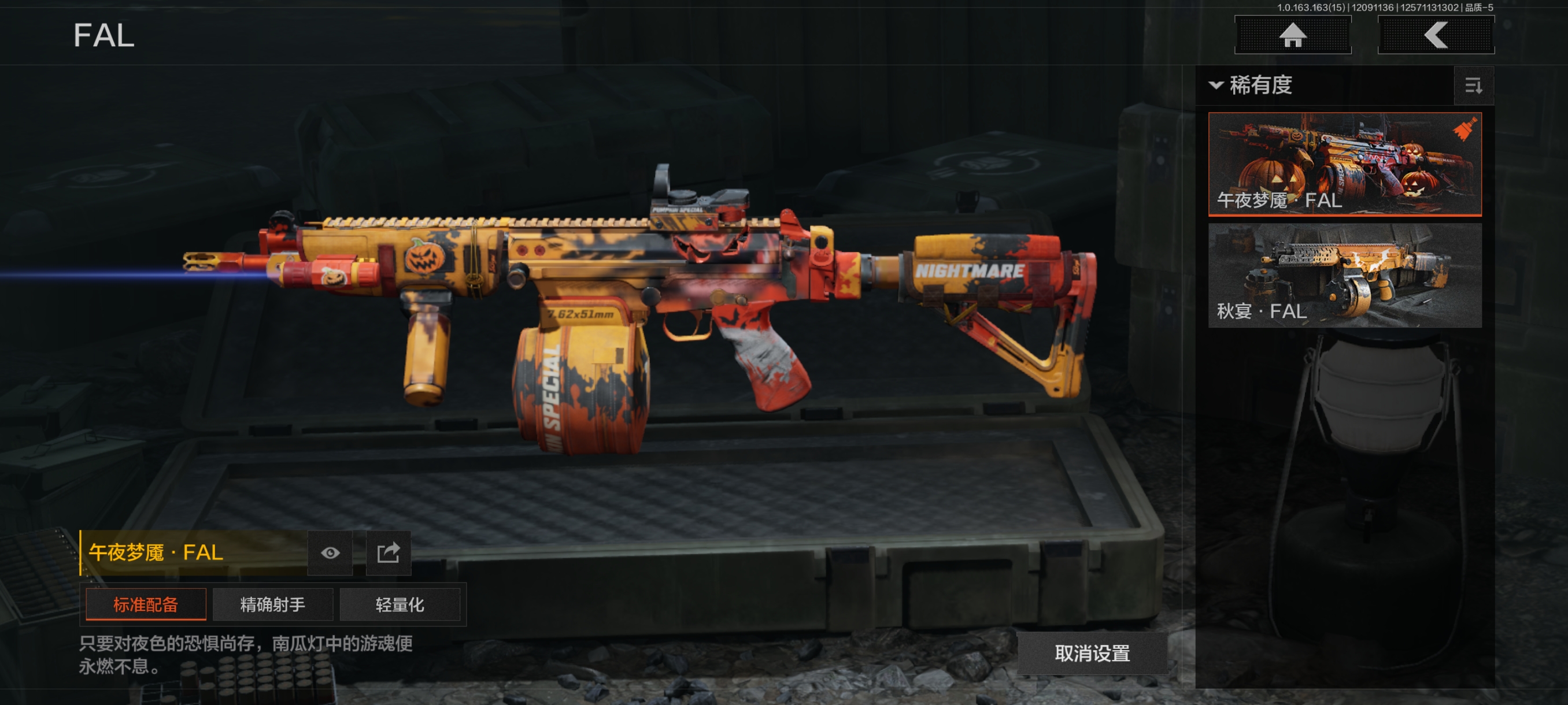1568x705 pixels.
Task: Choose the 秋宴 · FAL skin thumbnail
Action: [x=1344, y=275]
